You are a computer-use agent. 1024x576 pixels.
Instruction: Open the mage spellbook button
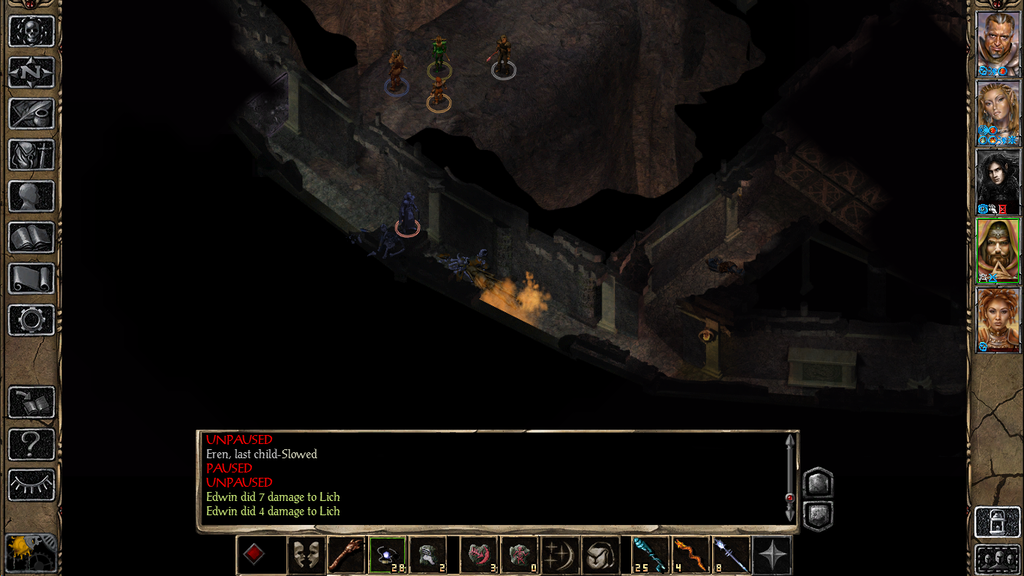[31, 237]
